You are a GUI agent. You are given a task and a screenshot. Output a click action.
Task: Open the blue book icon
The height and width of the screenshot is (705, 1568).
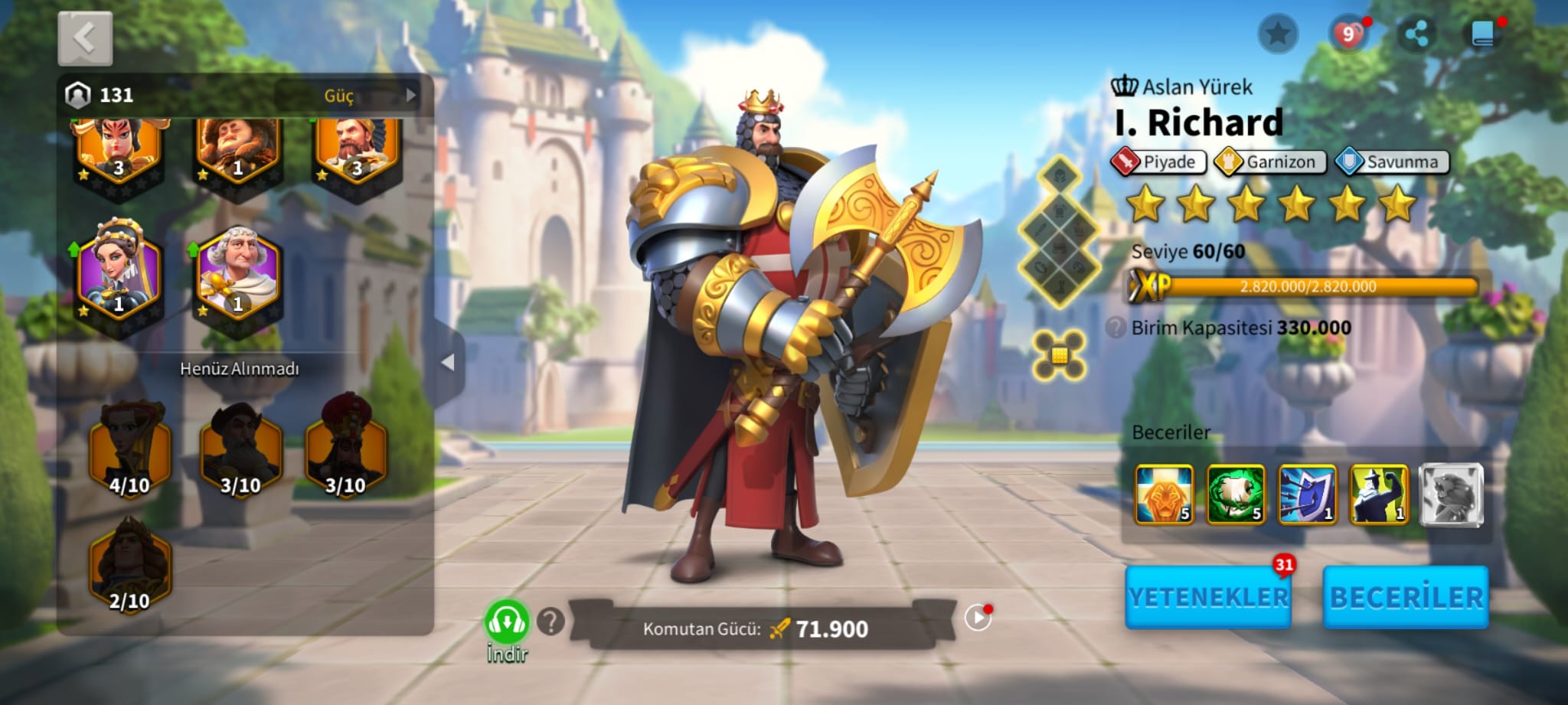1483,34
